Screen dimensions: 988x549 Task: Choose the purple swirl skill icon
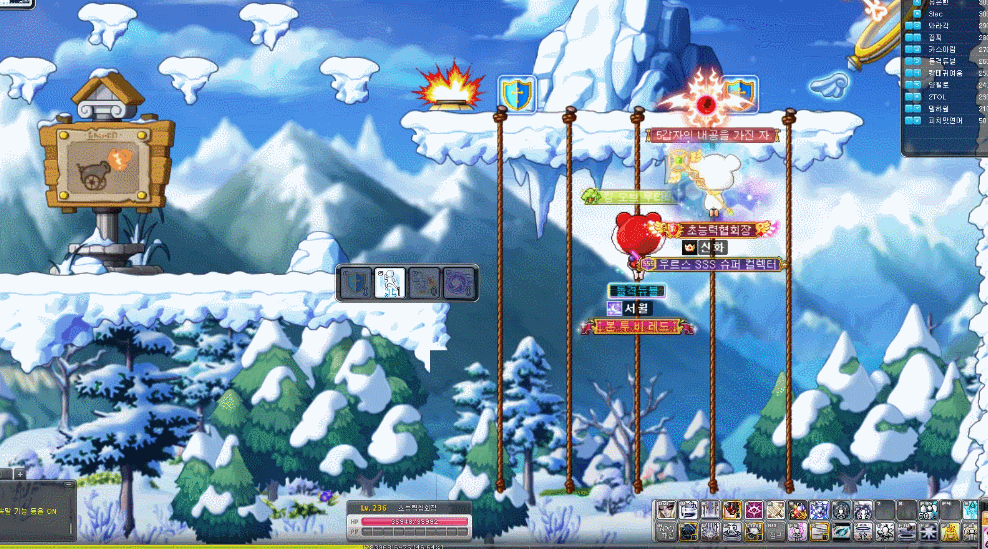click(x=459, y=283)
